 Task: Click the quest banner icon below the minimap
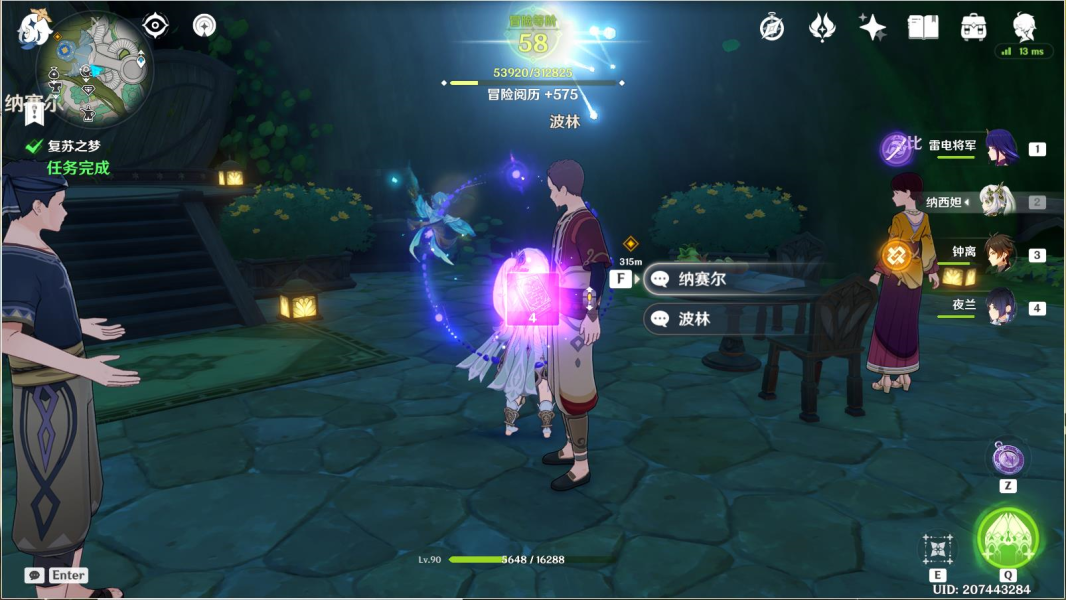35,113
